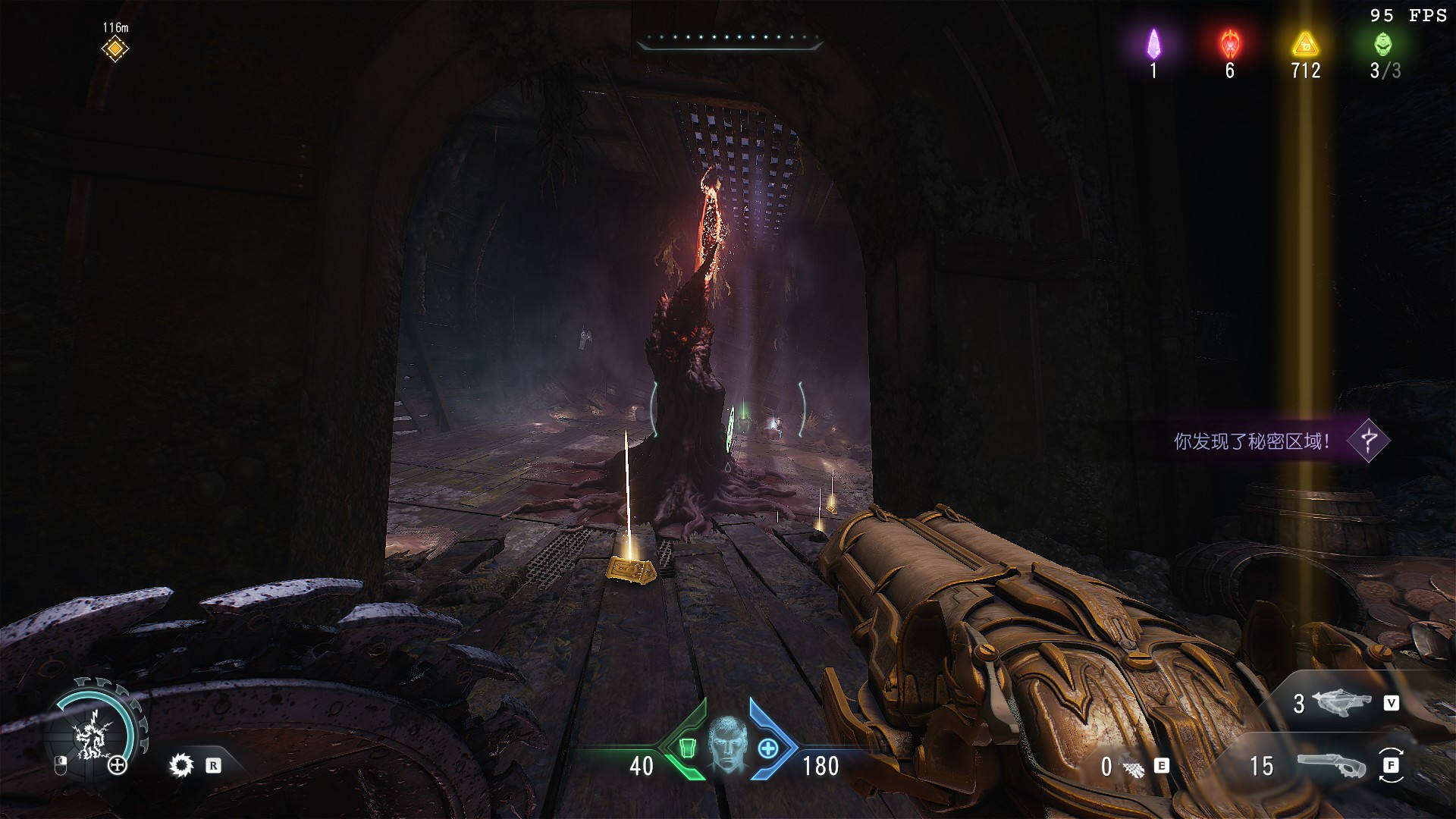Select the purple wraithstone crystal icon
Screen dimensions: 1456x819
pyautogui.click(x=1153, y=44)
